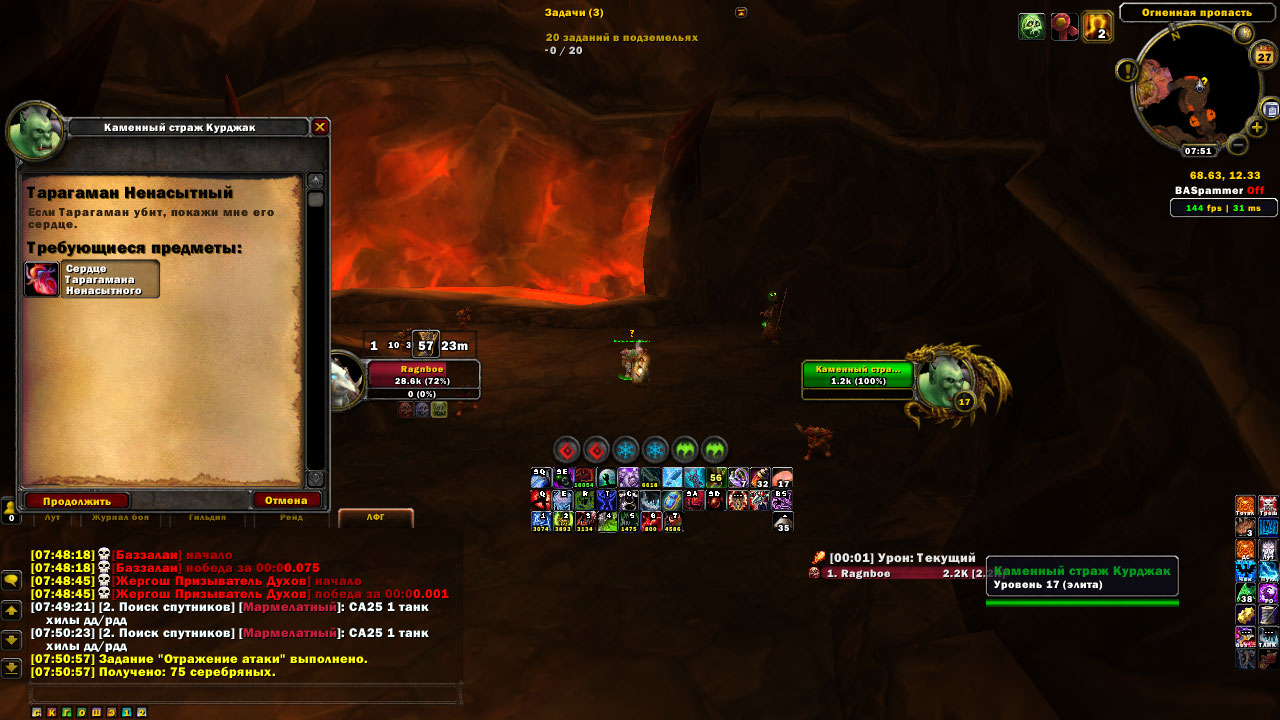Click the chat message input box

click(245, 693)
